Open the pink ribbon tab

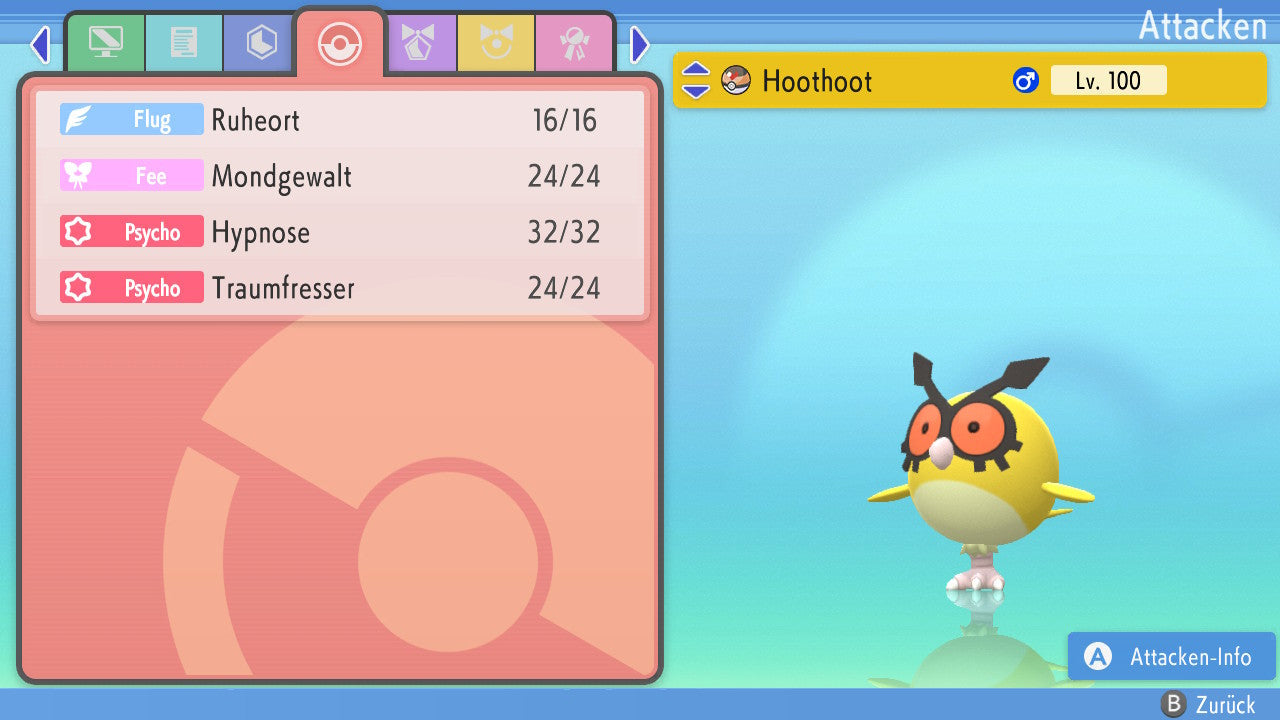(574, 43)
